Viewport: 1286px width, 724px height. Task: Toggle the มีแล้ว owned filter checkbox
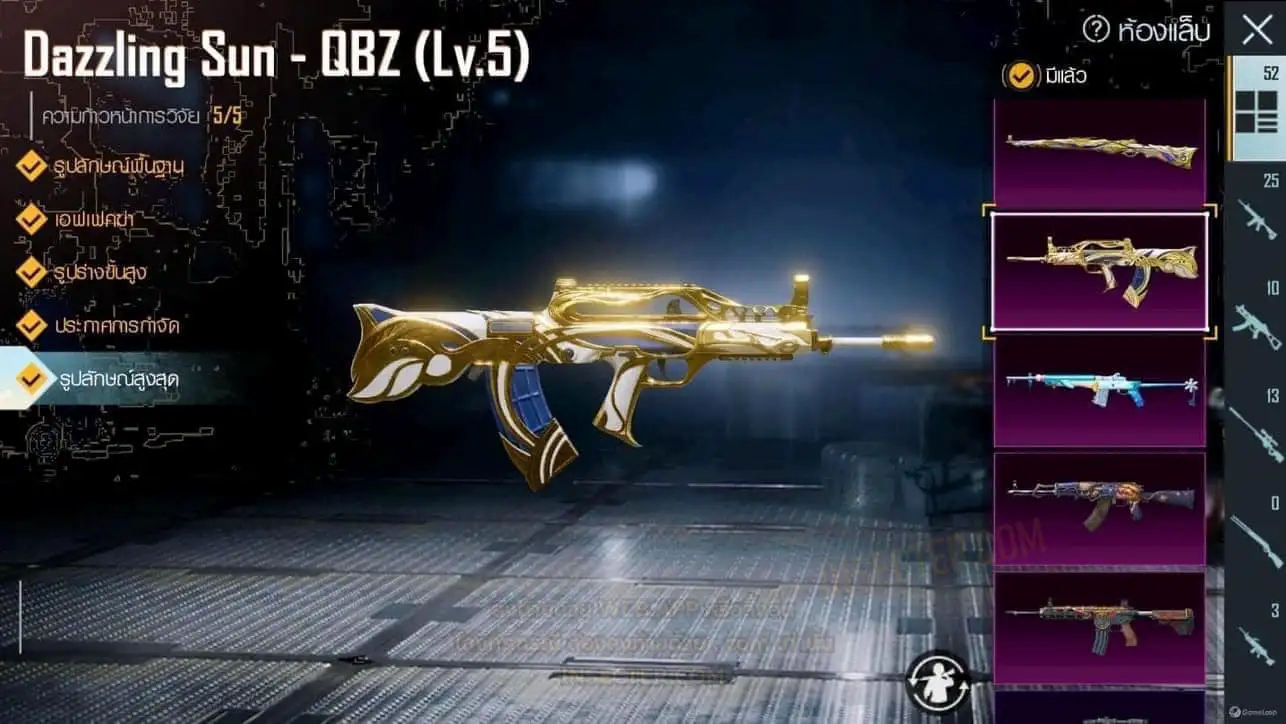(x=1021, y=75)
